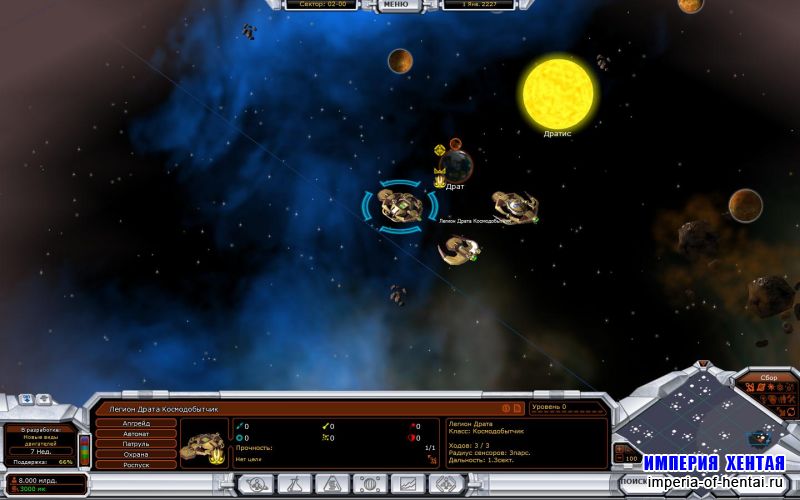Set the ship to Автомат mode
Viewport: 800px width, 500px height.
[134, 433]
